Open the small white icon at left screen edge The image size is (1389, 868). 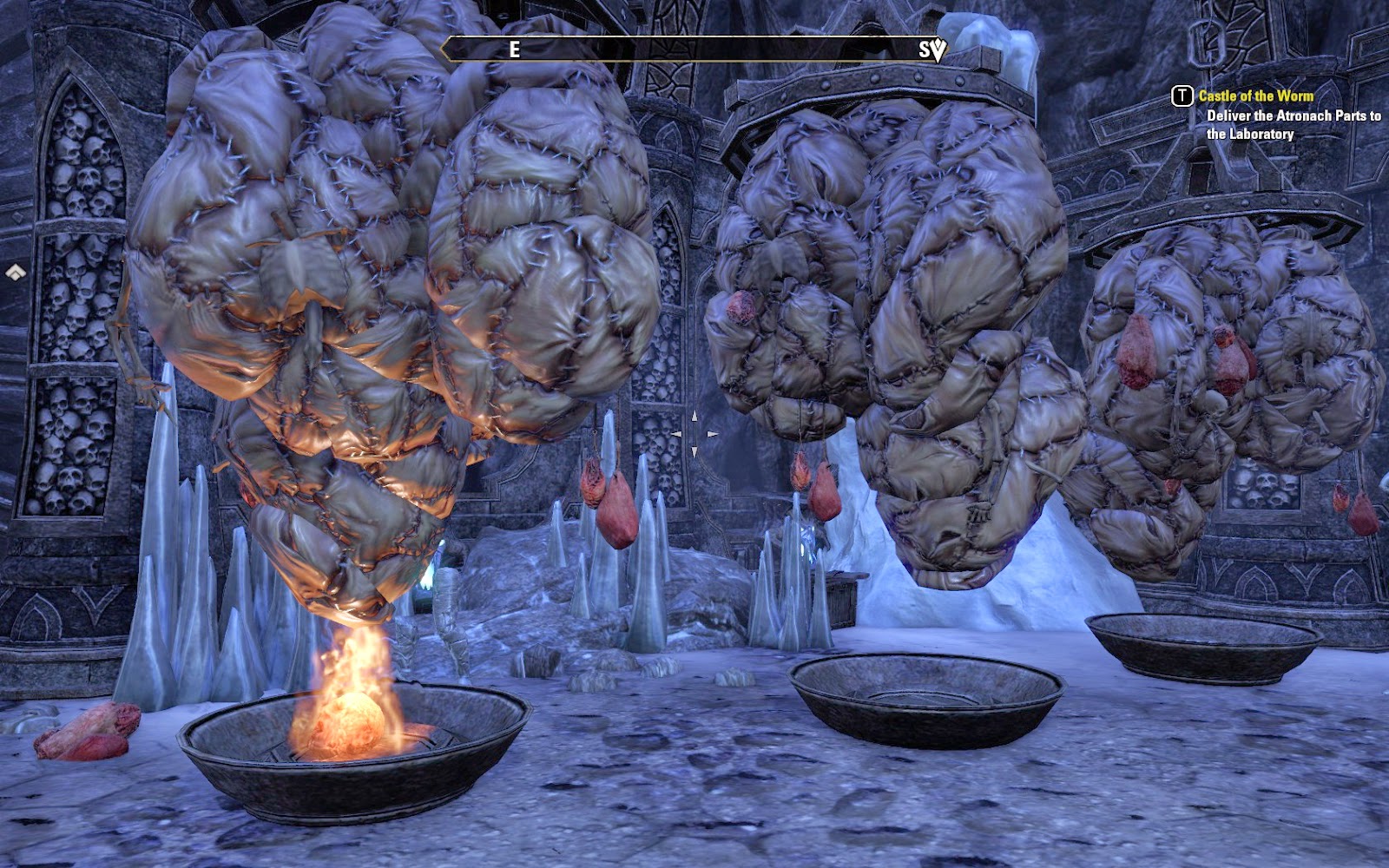coord(15,273)
